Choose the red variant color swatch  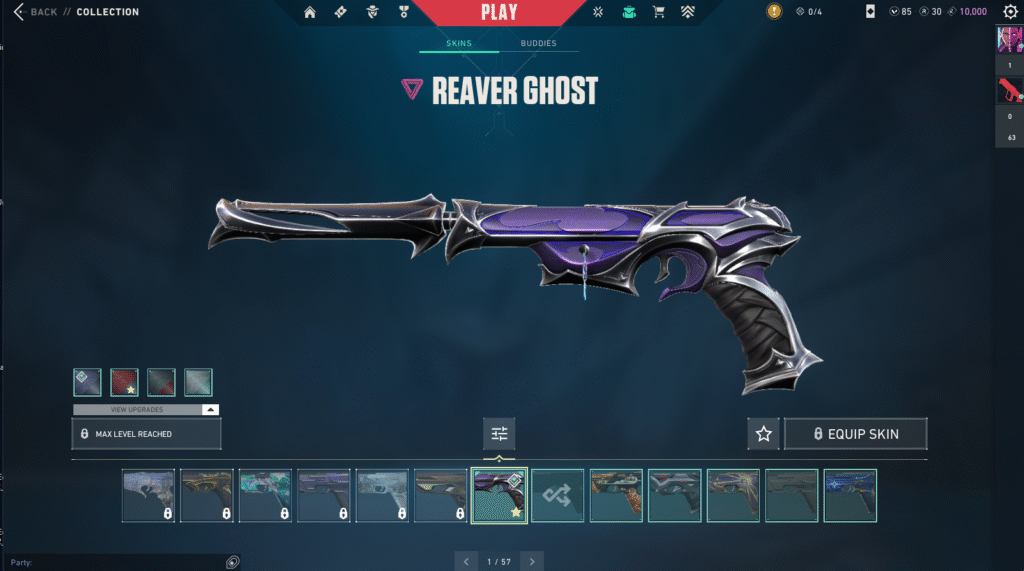124,382
